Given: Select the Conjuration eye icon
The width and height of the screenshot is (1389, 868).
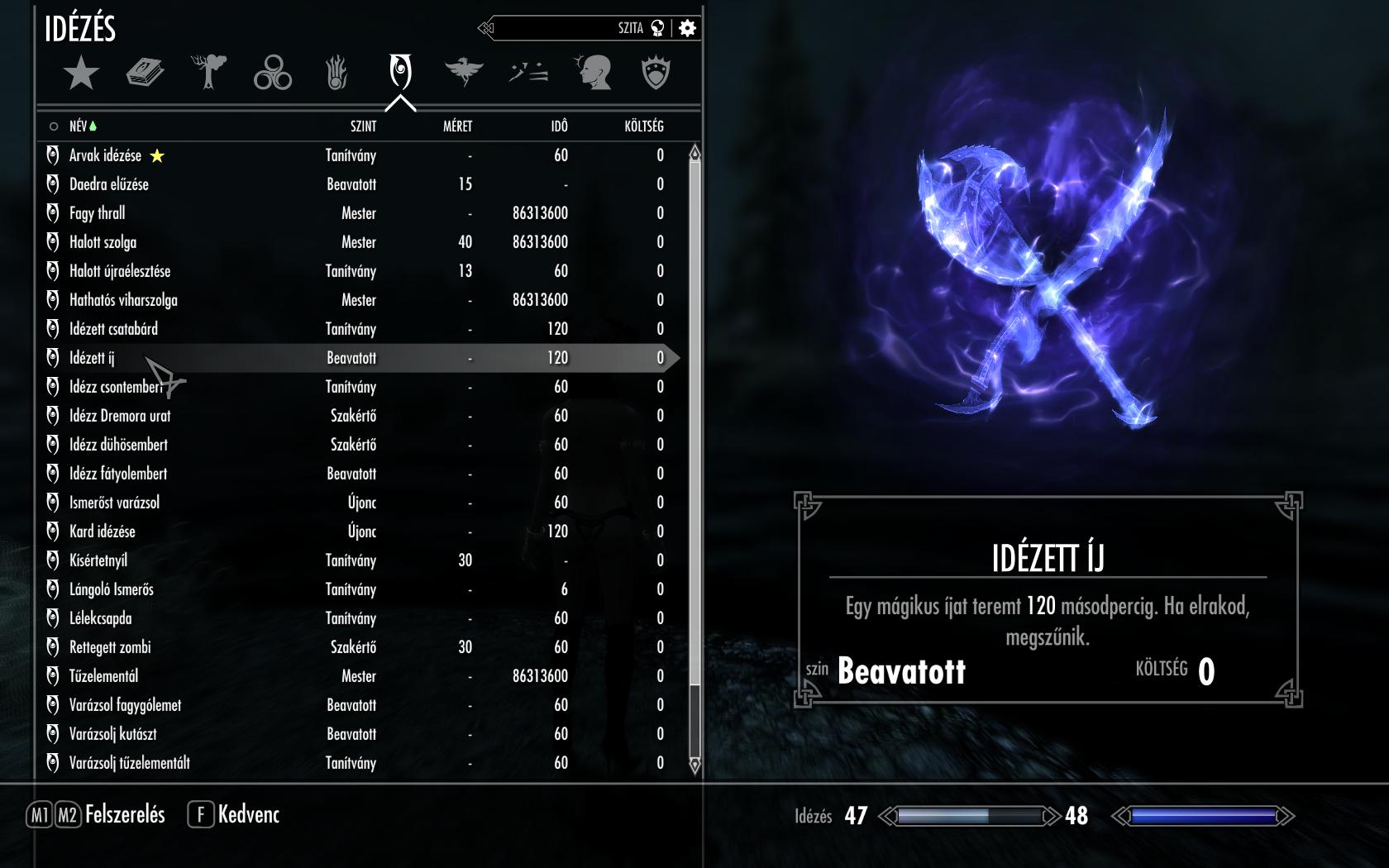Looking at the screenshot, I should pyautogui.click(x=401, y=72).
